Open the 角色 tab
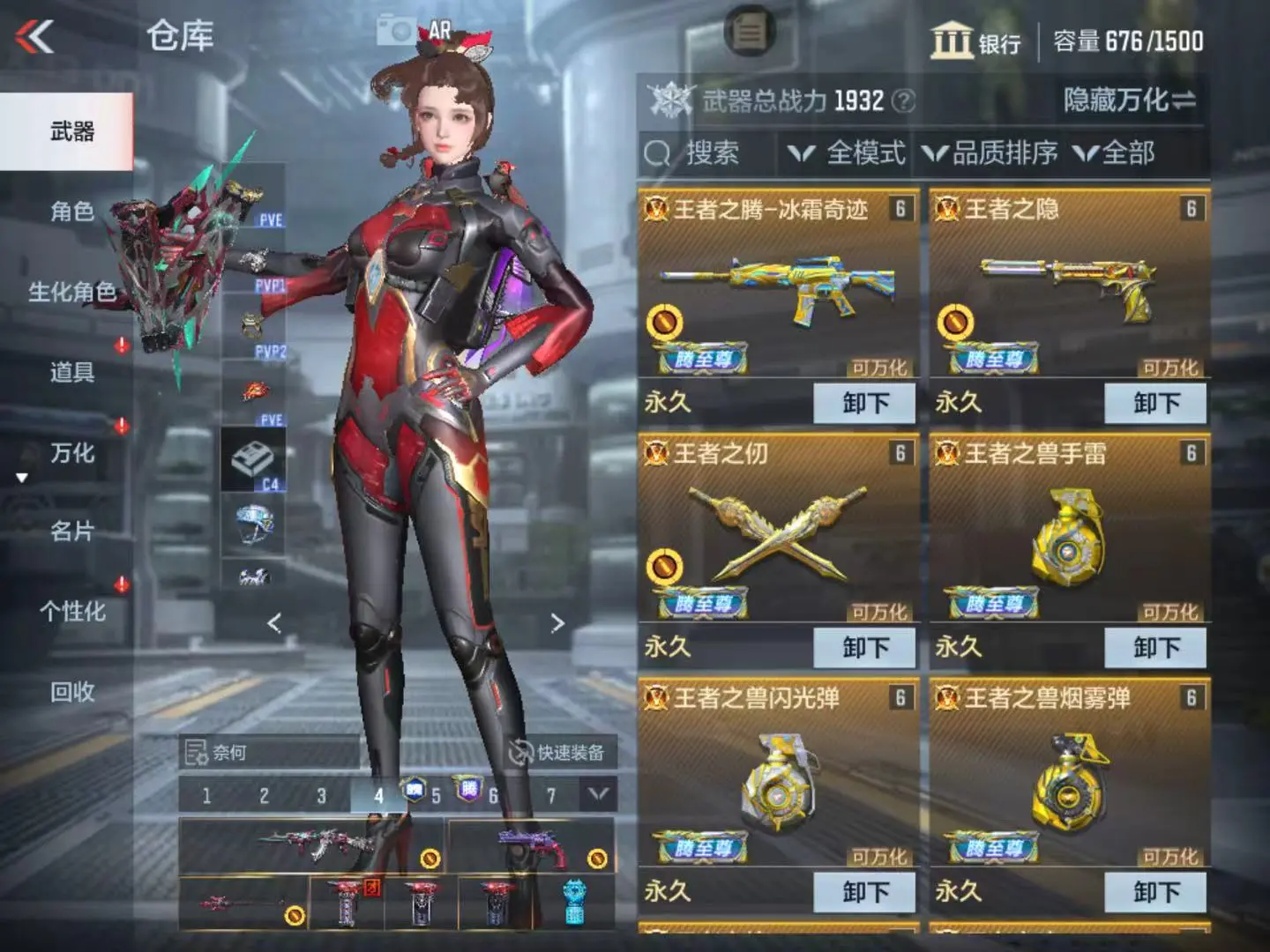Image resolution: width=1270 pixels, height=952 pixels. [71, 212]
